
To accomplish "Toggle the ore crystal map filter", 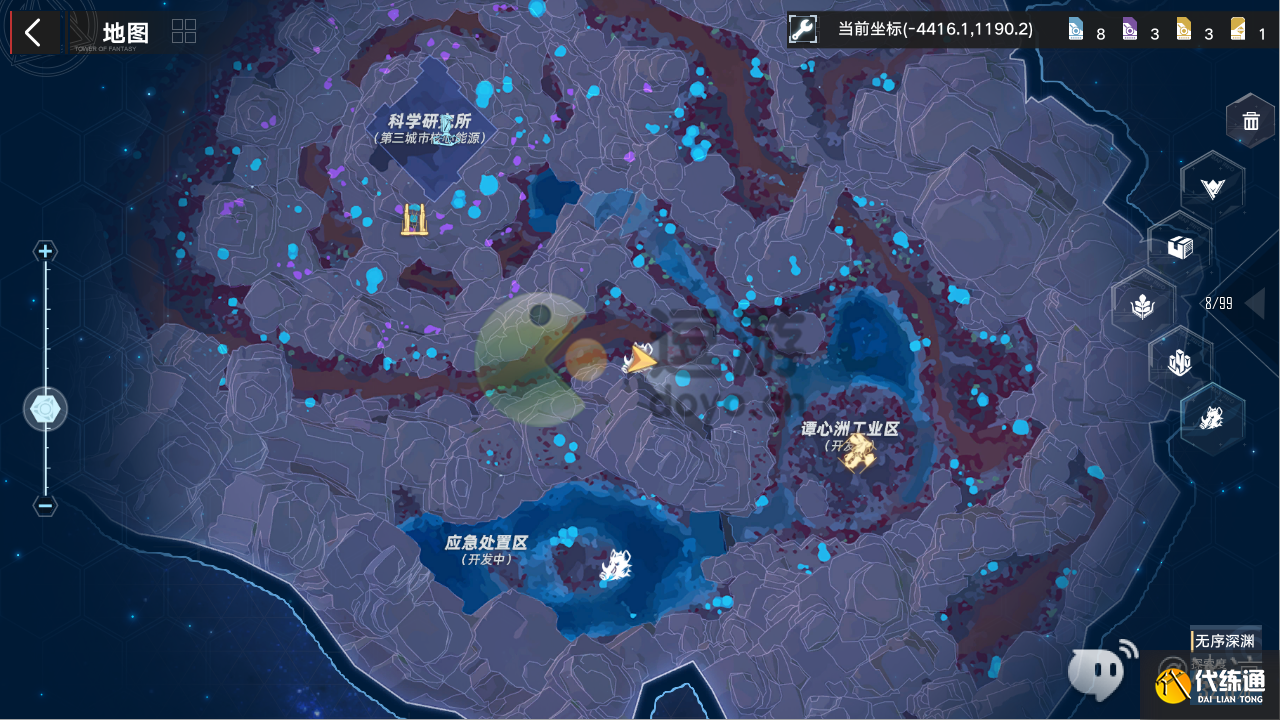I will pos(1180,363).
